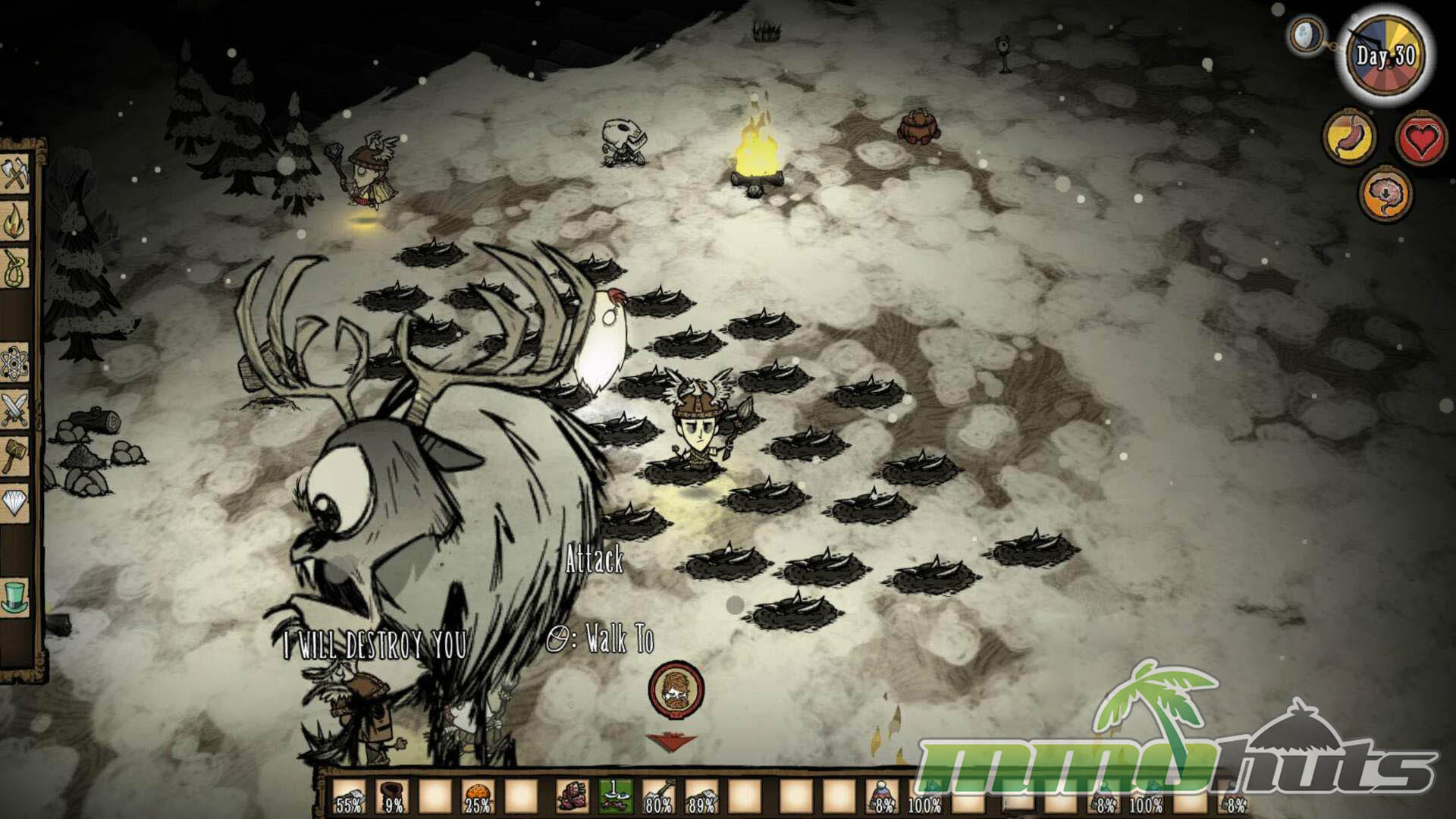
Task: Select the green highlighted inventory slot
Action: [616, 796]
